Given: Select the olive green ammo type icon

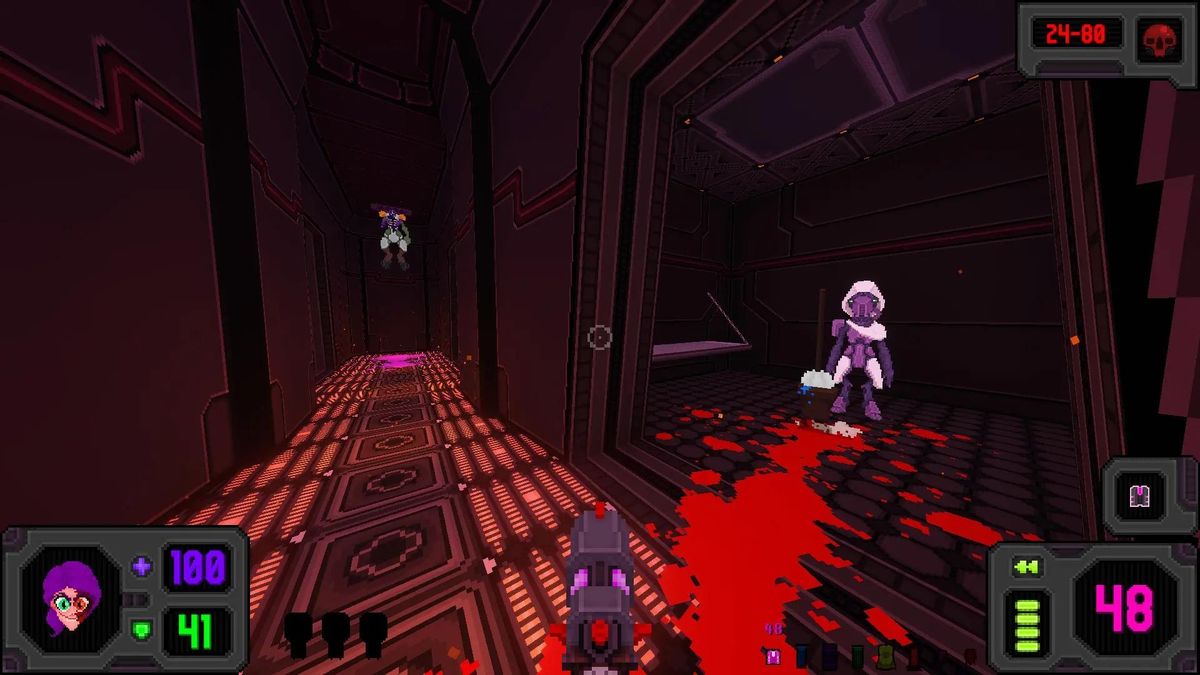Looking at the screenshot, I should pos(885,657).
